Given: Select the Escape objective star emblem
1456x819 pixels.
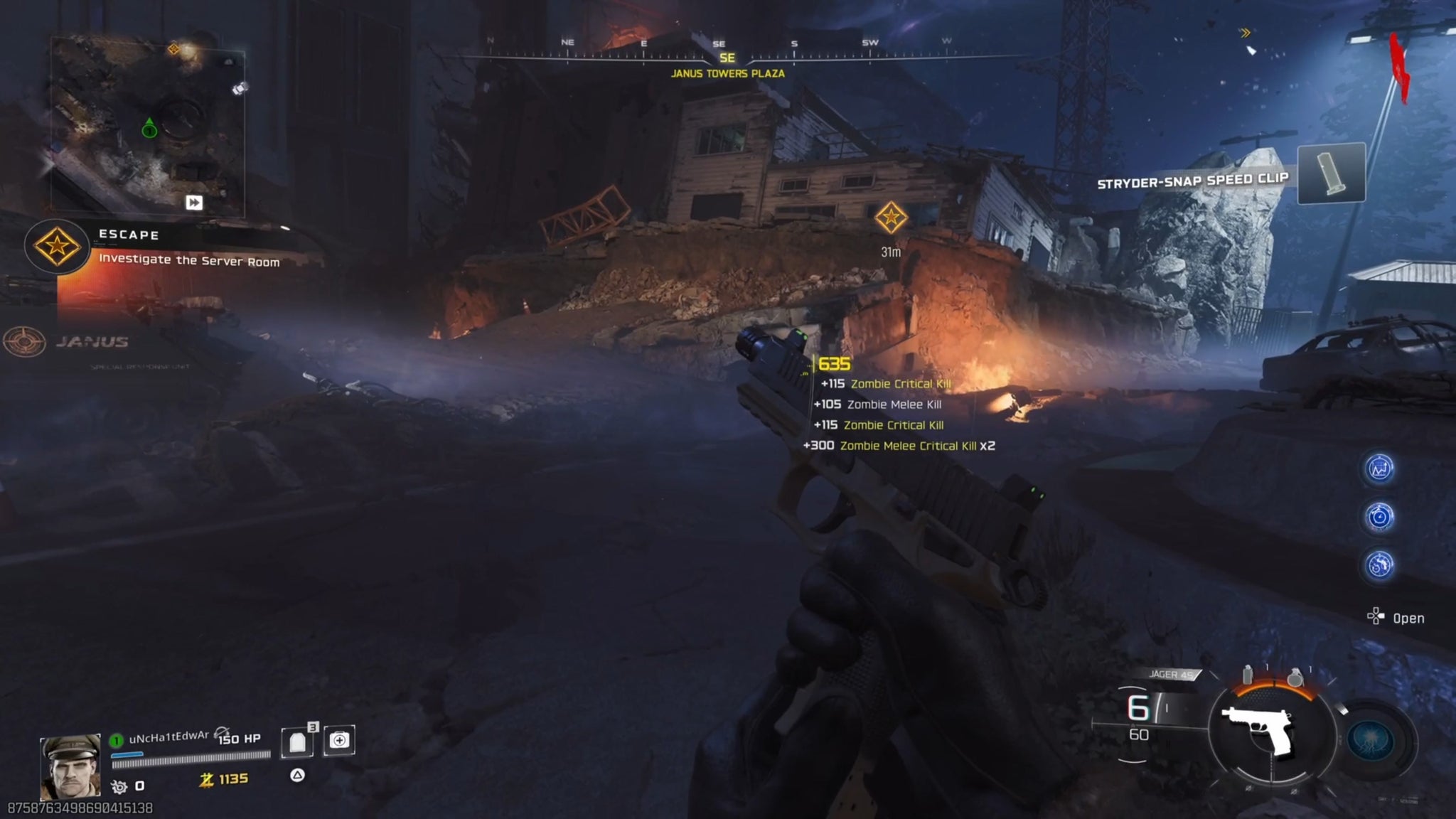Looking at the screenshot, I should click(57, 246).
